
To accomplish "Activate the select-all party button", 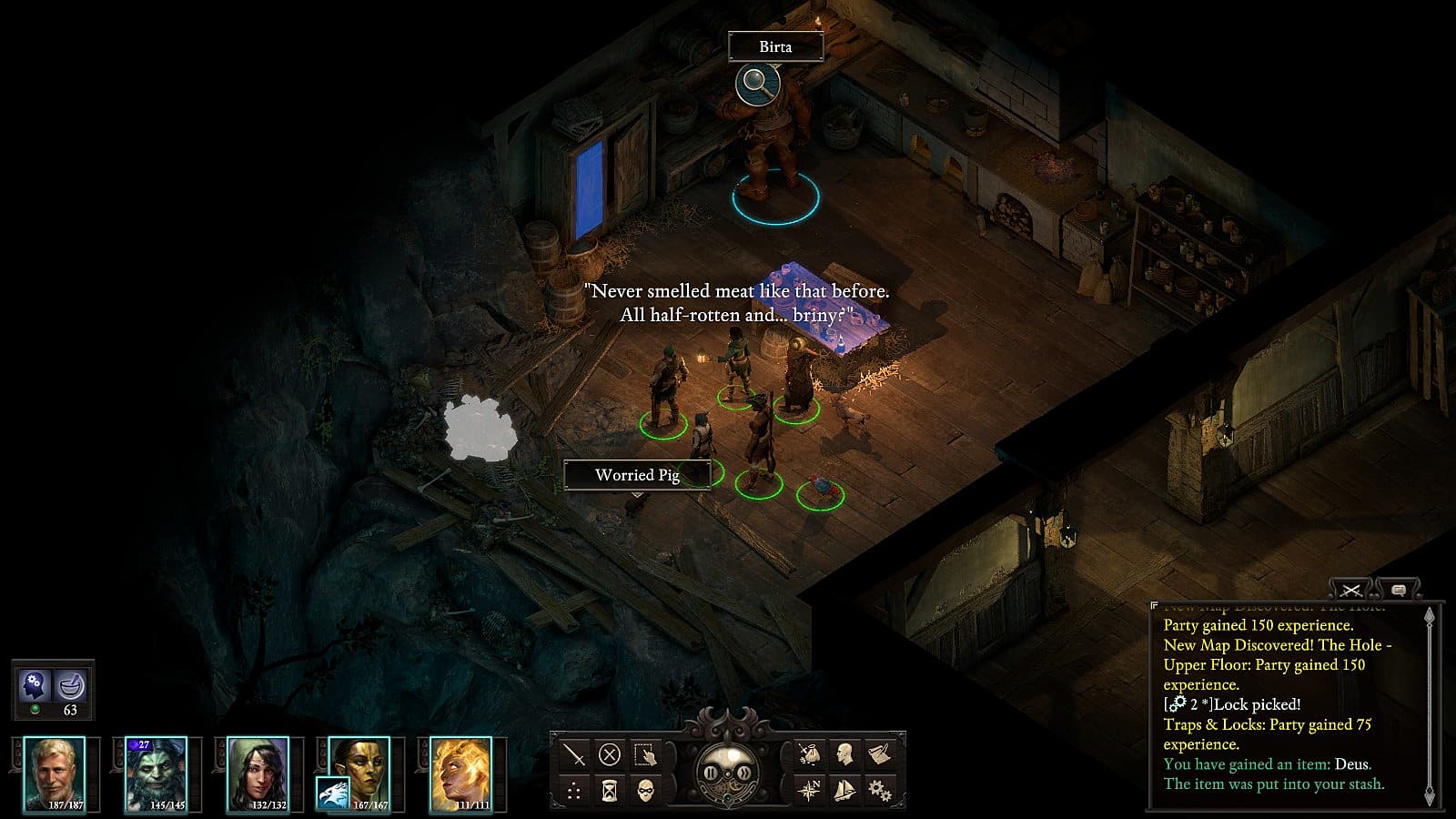I will pos(645,754).
